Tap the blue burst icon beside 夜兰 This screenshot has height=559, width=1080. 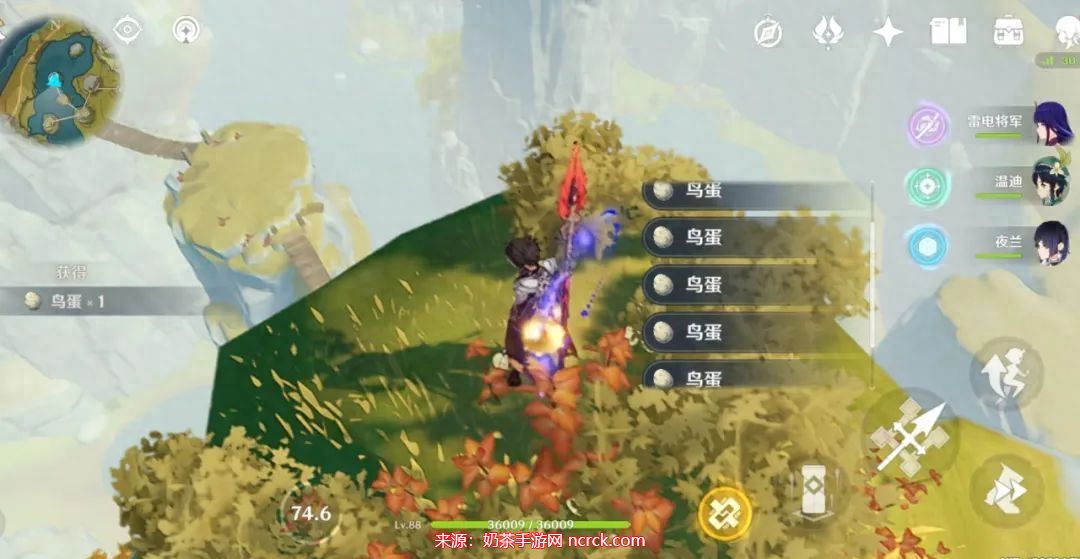click(x=927, y=246)
